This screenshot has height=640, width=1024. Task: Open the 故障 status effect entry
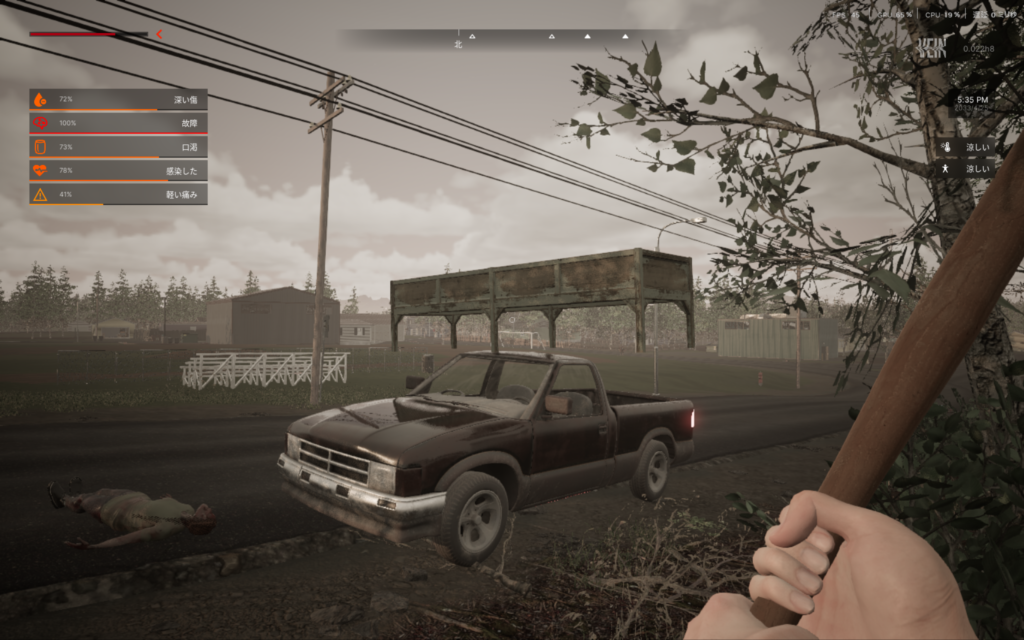pyautogui.click(x=118, y=123)
